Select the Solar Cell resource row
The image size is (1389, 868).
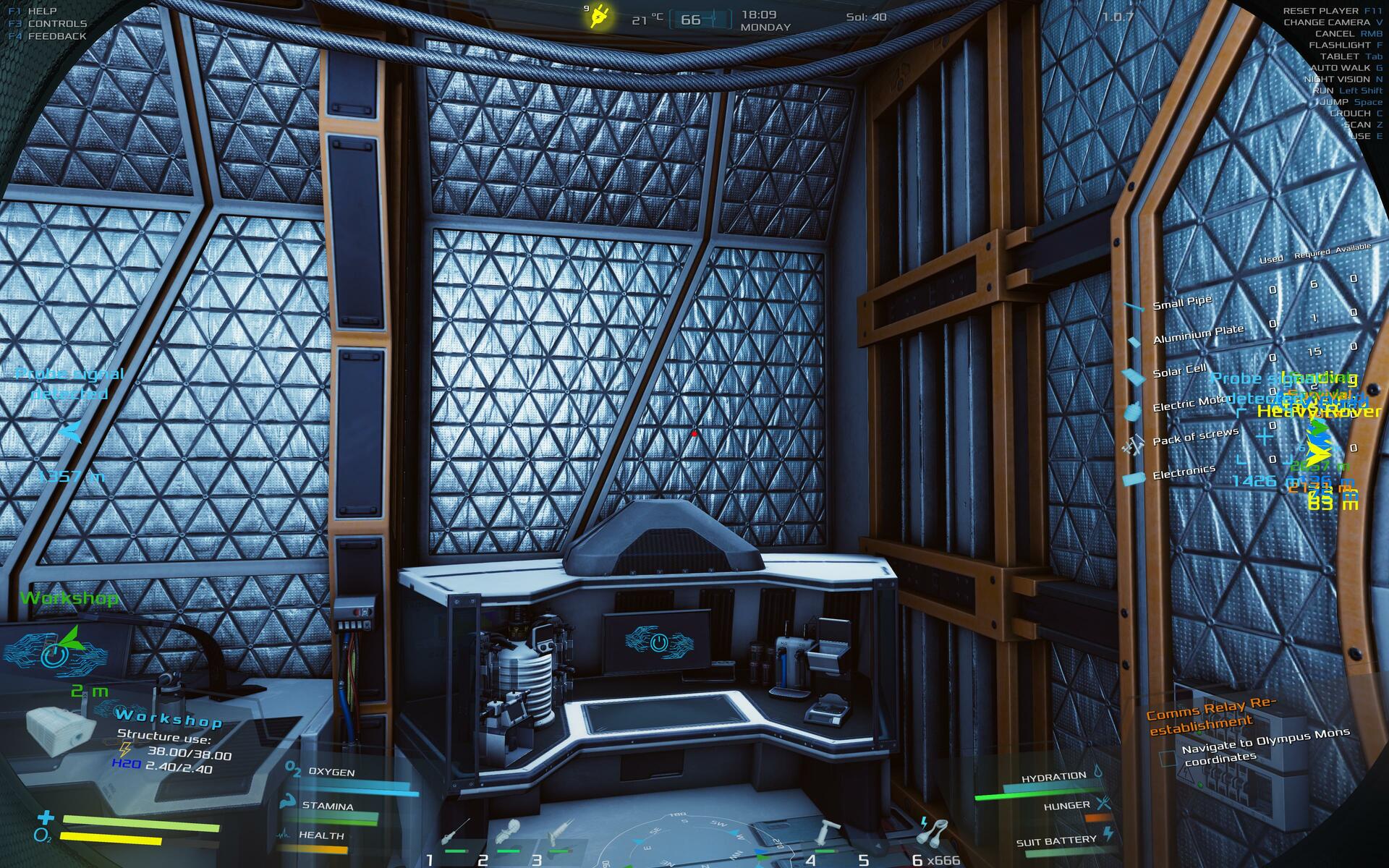click(x=1178, y=371)
